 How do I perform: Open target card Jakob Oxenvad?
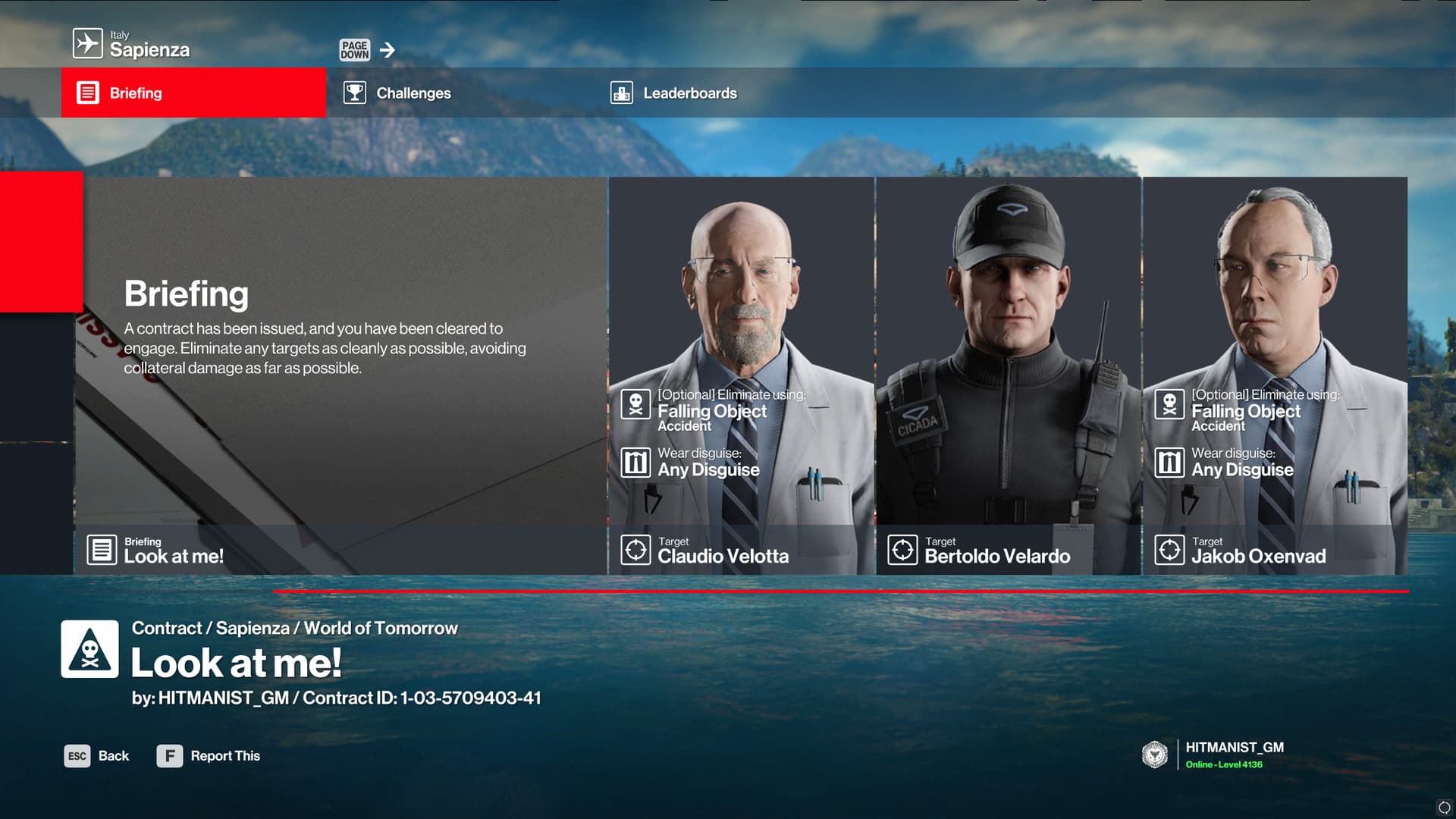pos(1275,375)
